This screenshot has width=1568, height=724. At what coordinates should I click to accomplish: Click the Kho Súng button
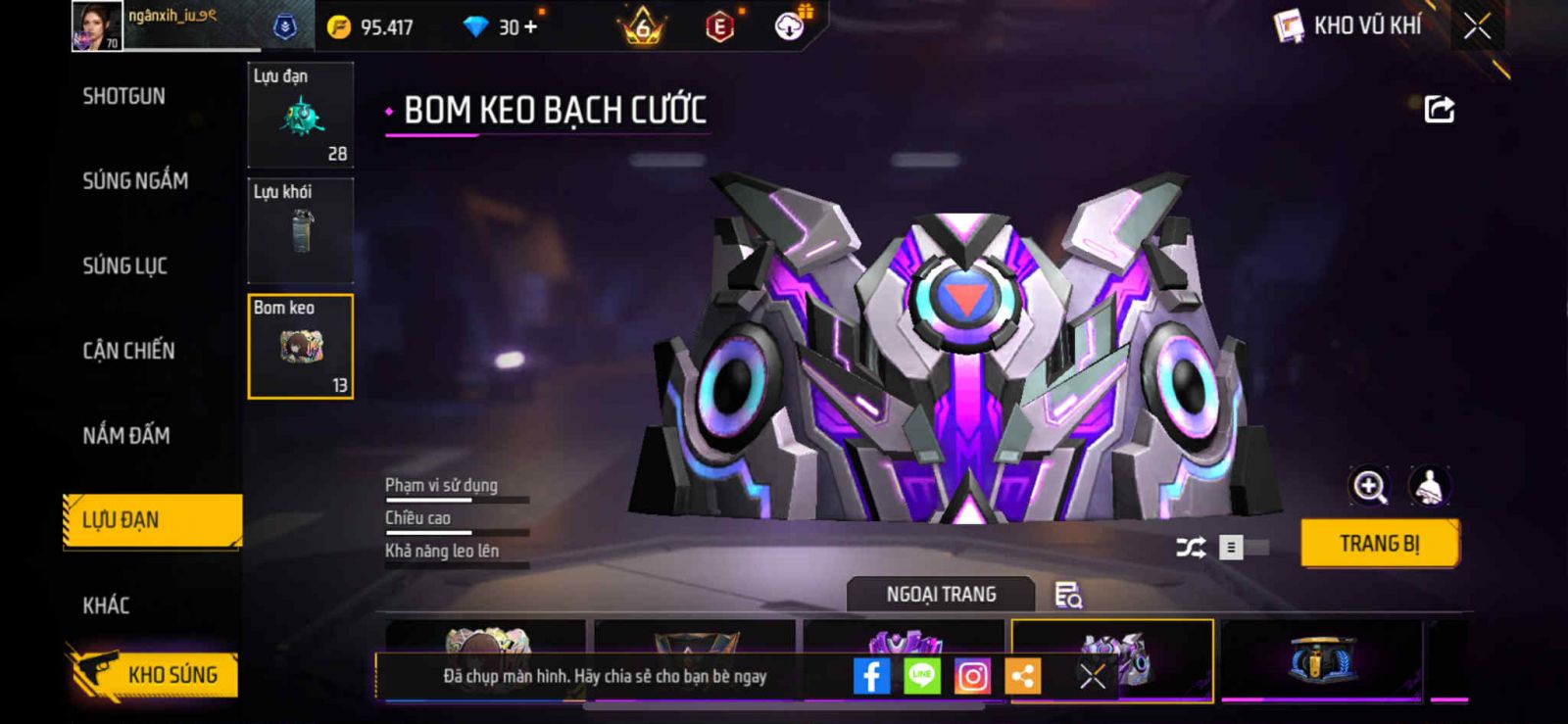[155, 674]
